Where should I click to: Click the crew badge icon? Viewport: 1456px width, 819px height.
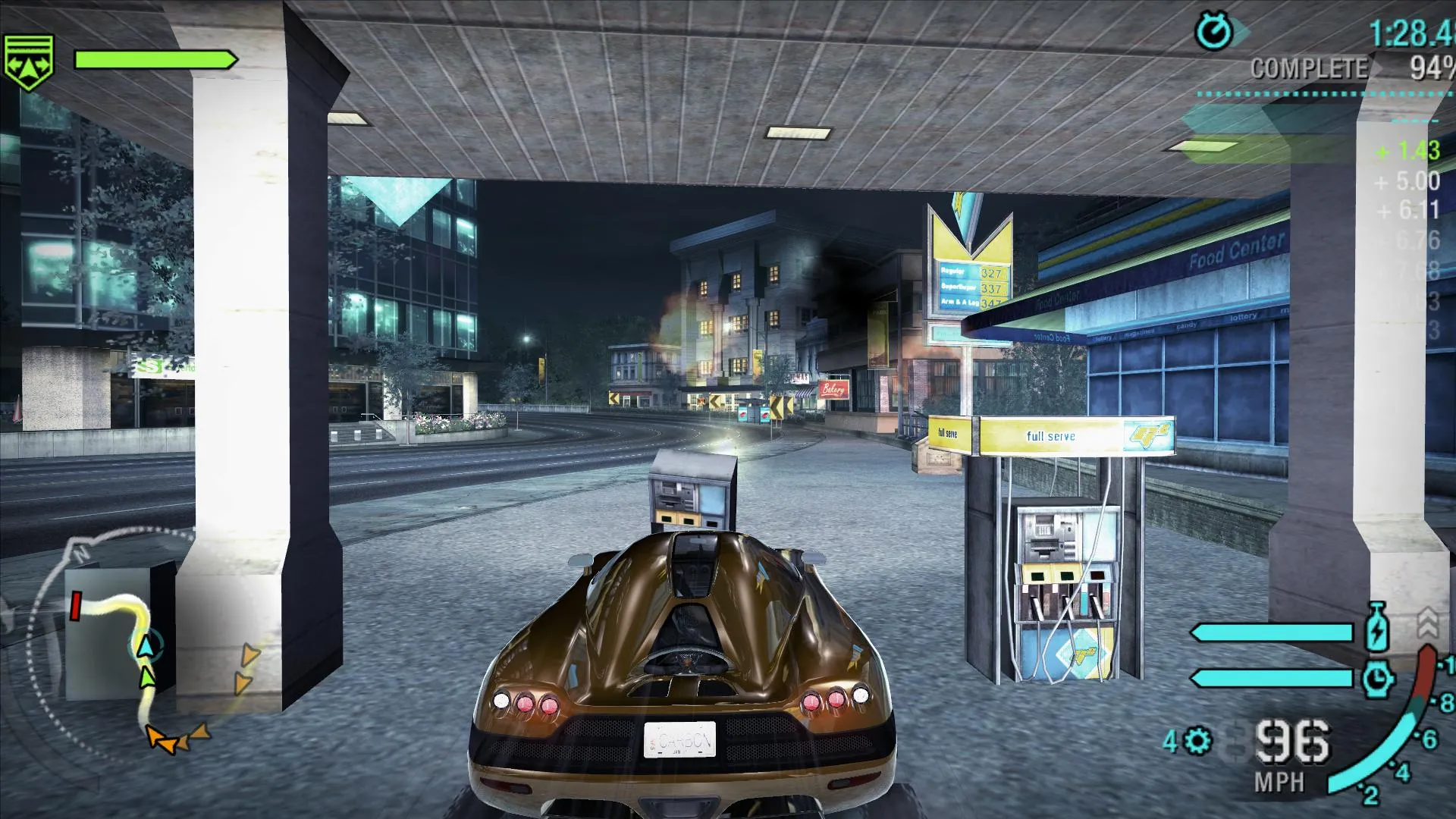point(29,61)
